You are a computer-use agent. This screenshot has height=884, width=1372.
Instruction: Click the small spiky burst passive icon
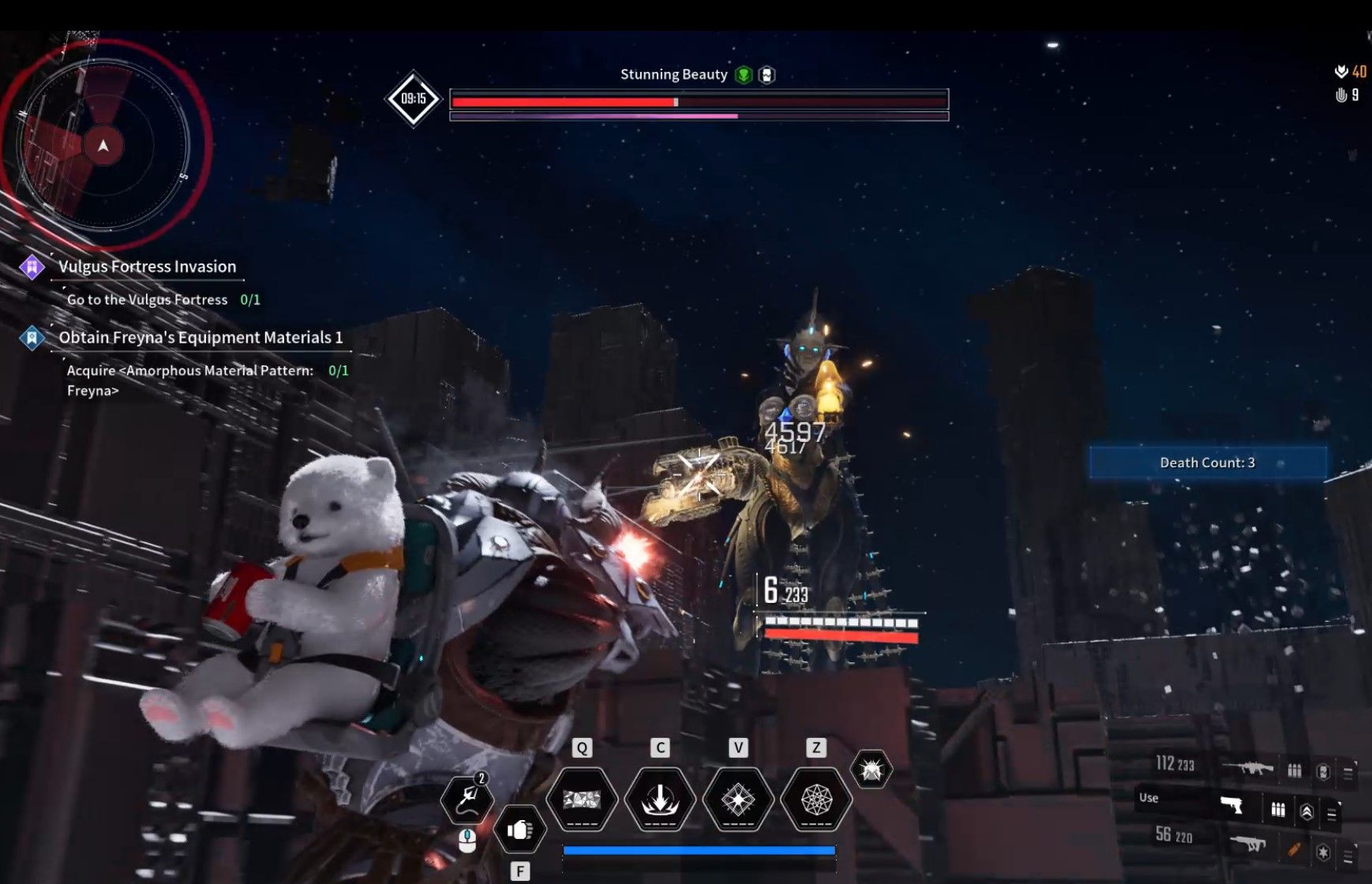[871, 769]
